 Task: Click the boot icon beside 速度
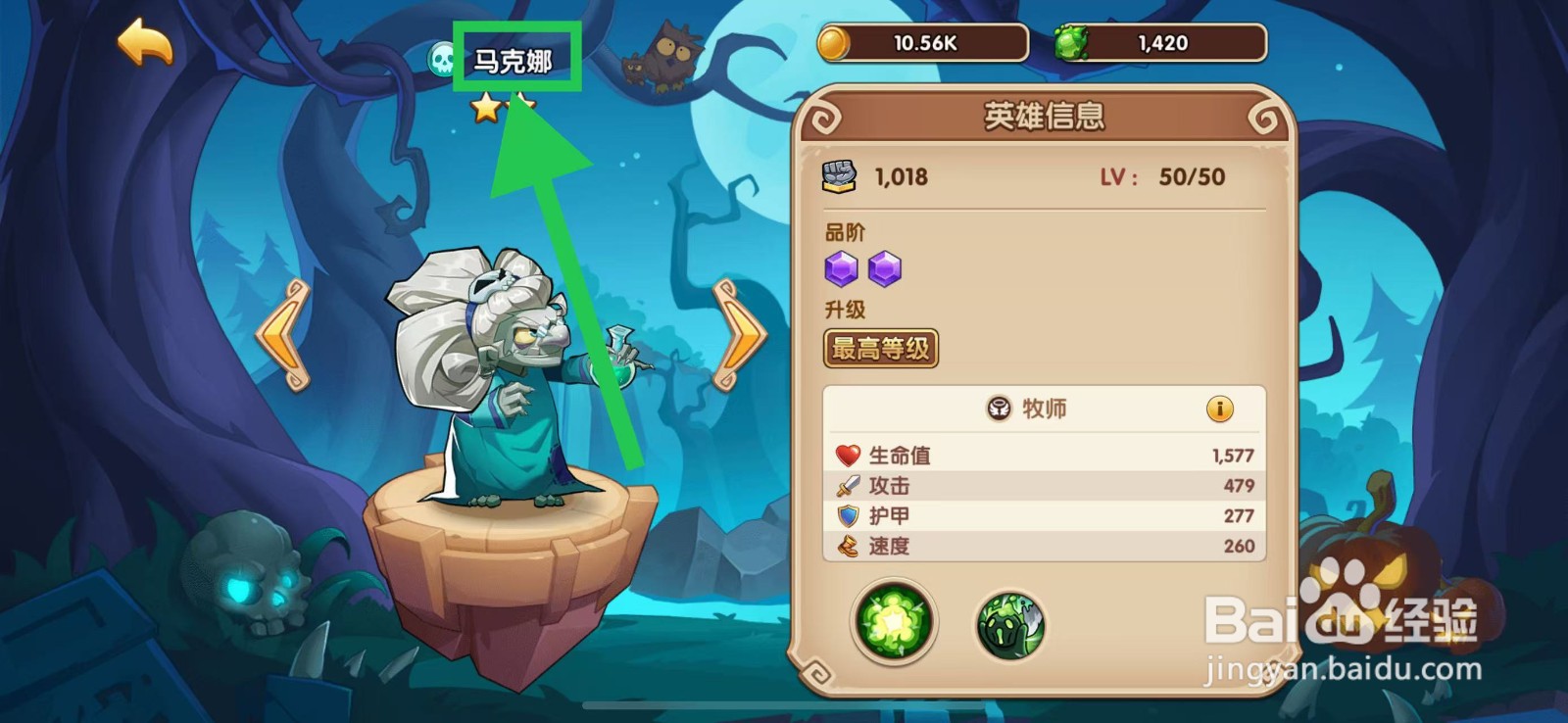(848, 547)
